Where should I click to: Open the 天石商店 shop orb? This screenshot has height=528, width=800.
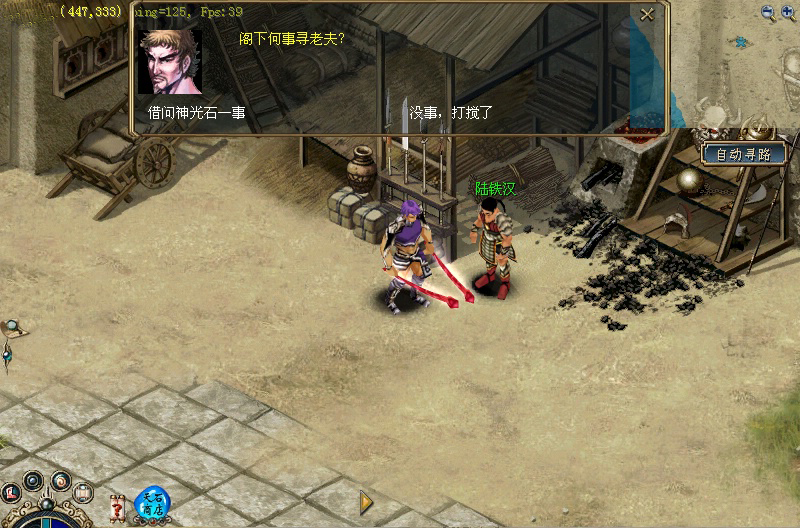(152, 501)
